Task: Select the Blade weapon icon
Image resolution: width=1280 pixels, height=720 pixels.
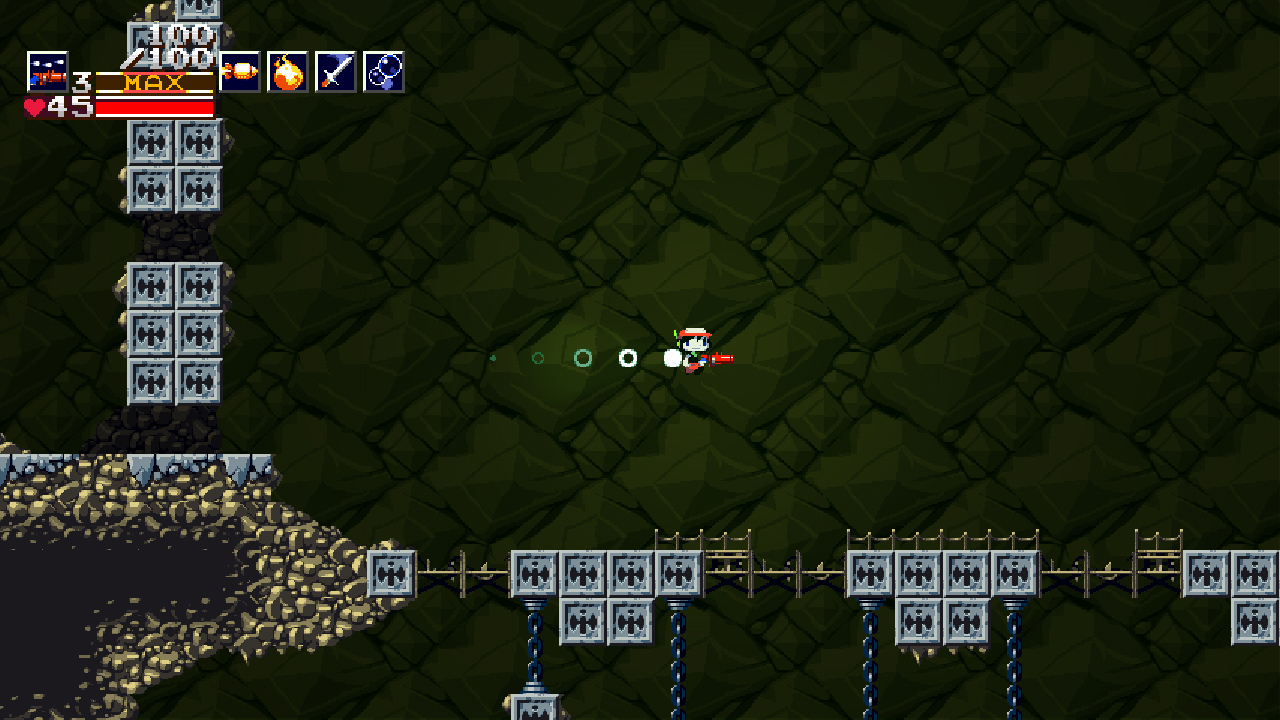Action: [334, 72]
